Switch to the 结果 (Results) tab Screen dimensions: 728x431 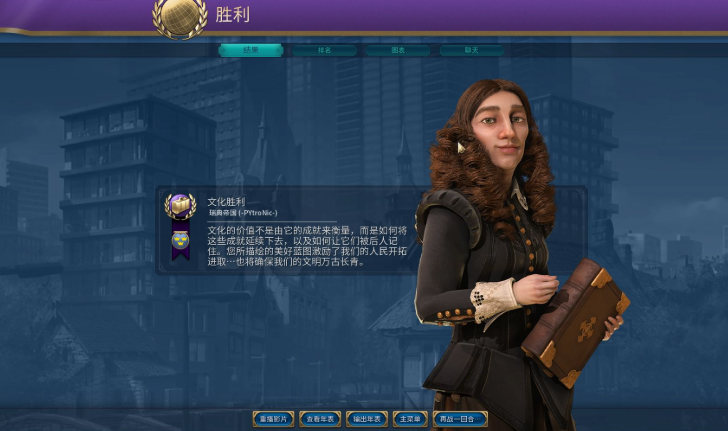click(x=251, y=50)
